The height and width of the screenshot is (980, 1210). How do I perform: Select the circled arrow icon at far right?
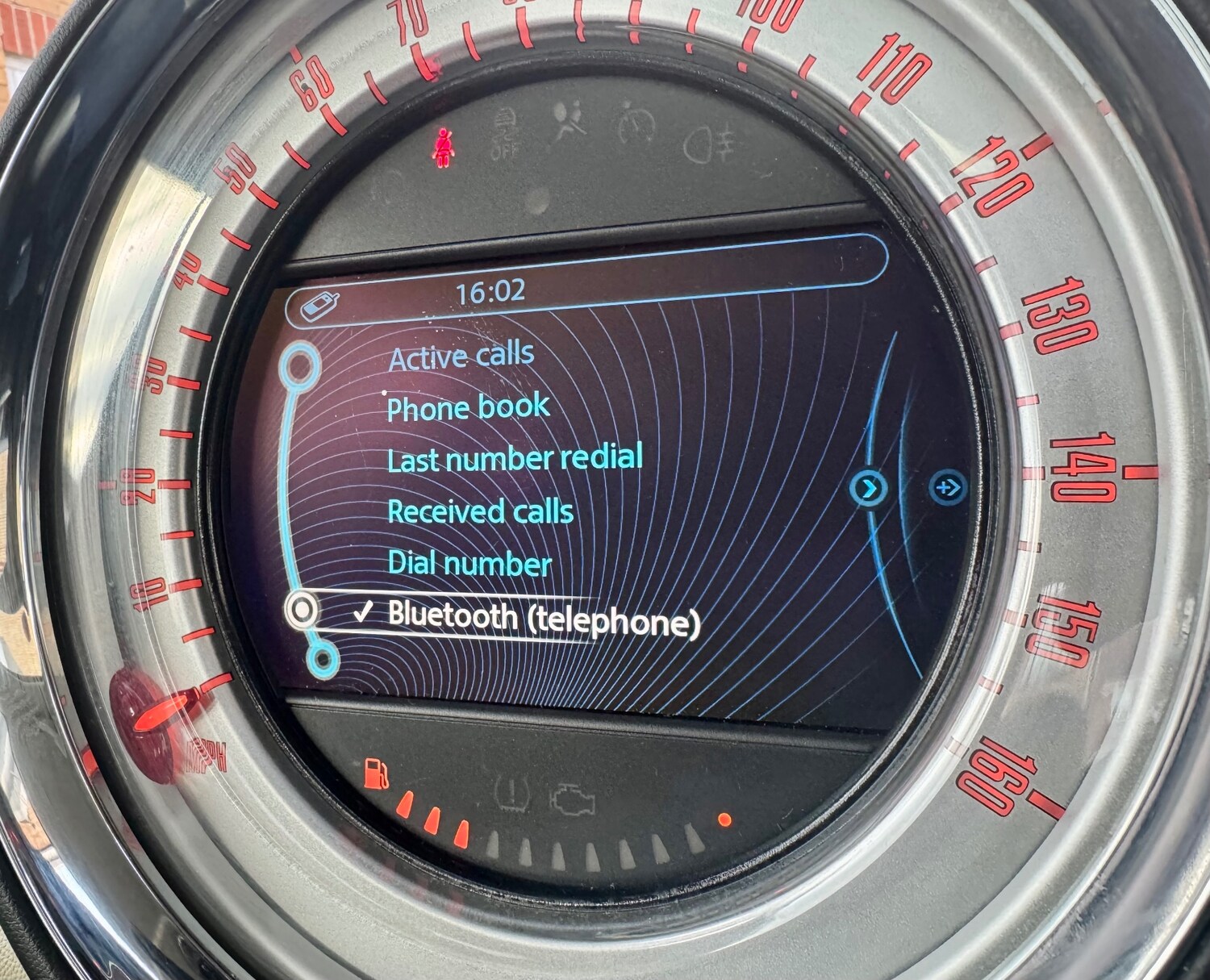(x=947, y=487)
